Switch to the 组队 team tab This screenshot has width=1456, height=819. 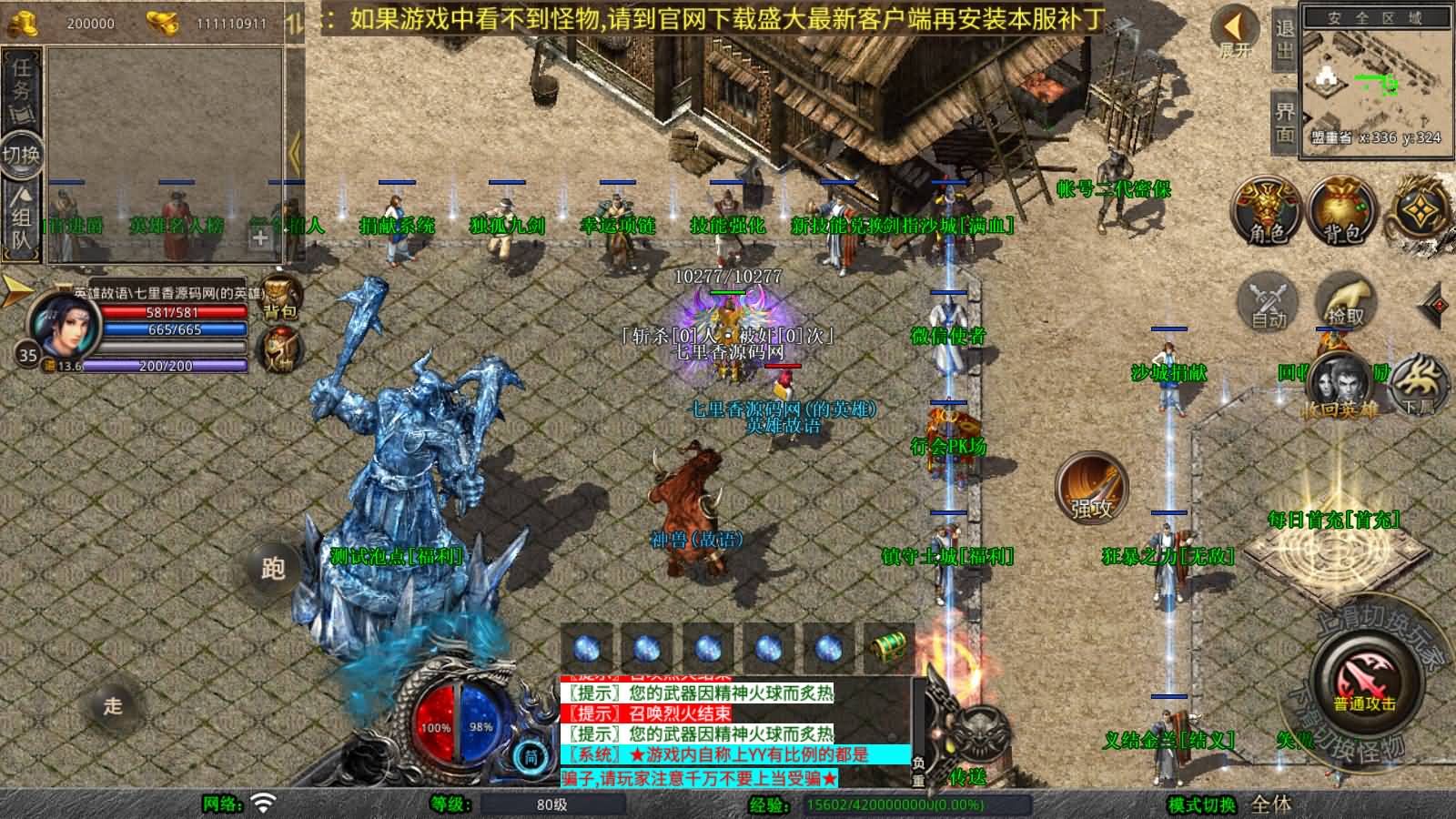[21, 220]
